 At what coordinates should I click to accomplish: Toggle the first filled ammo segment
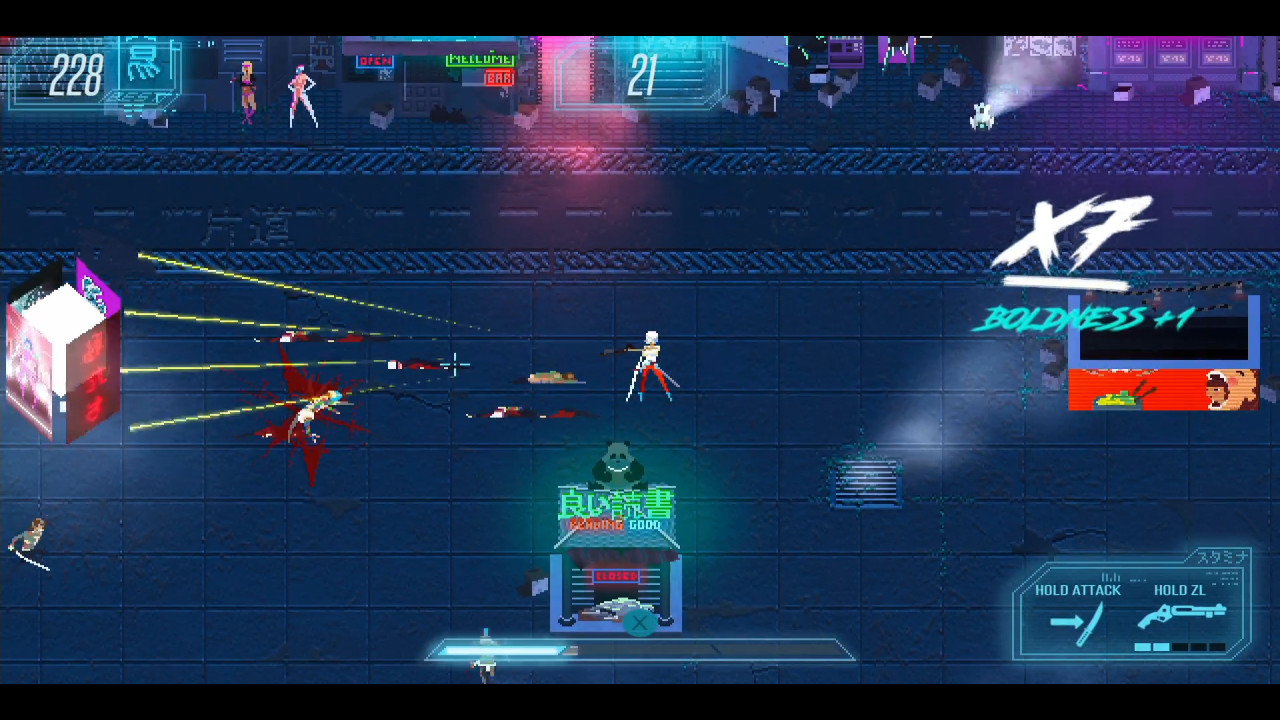(1142, 646)
